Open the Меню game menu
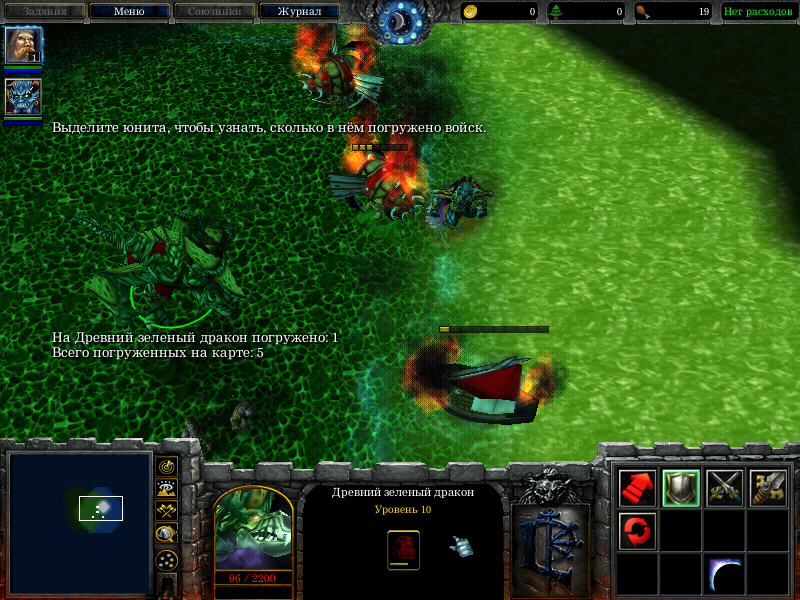Image resolution: width=800 pixels, height=600 pixels. 128,12
